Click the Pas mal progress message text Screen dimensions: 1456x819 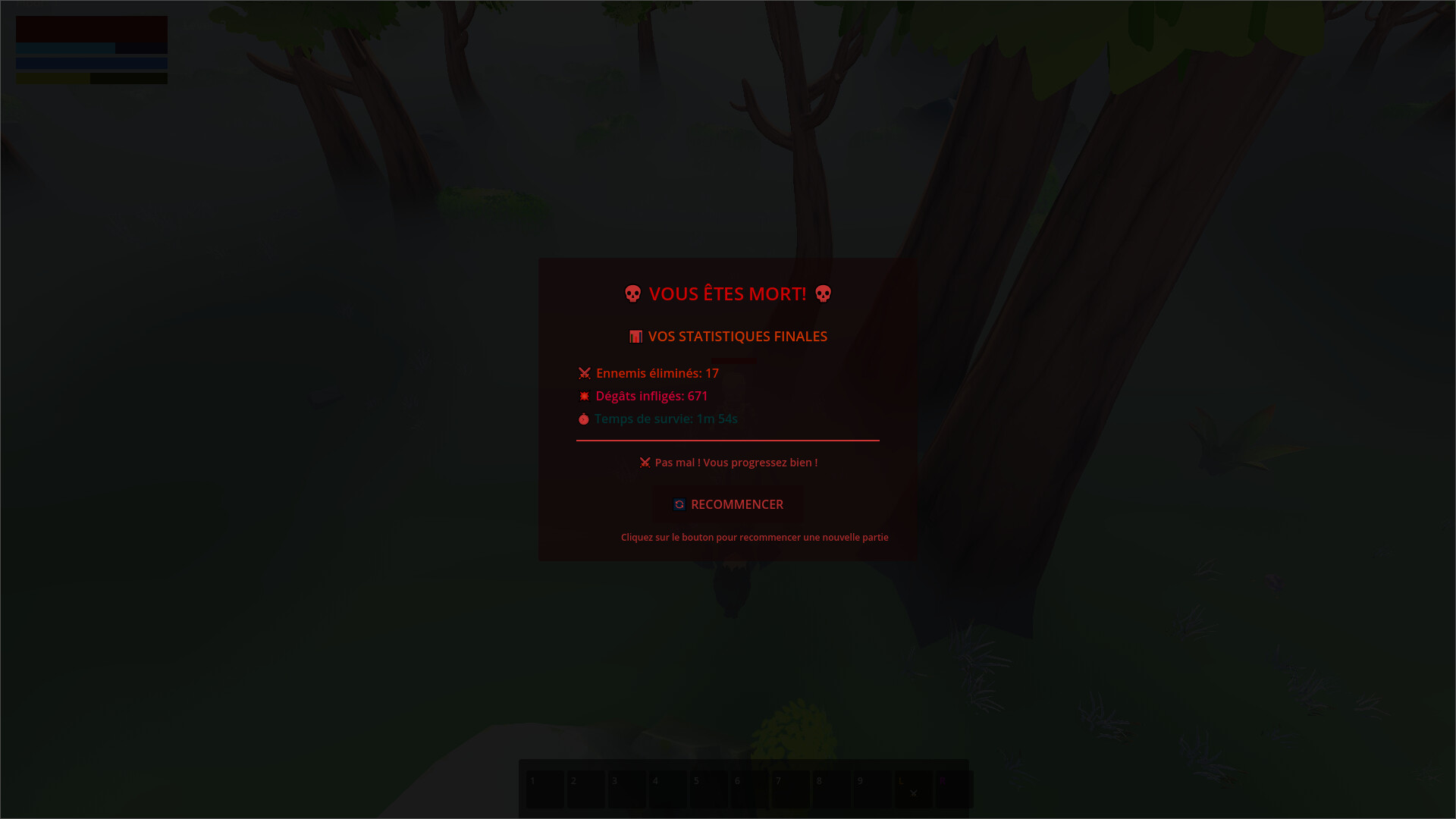pyautogui.click(x=736, y=462)
